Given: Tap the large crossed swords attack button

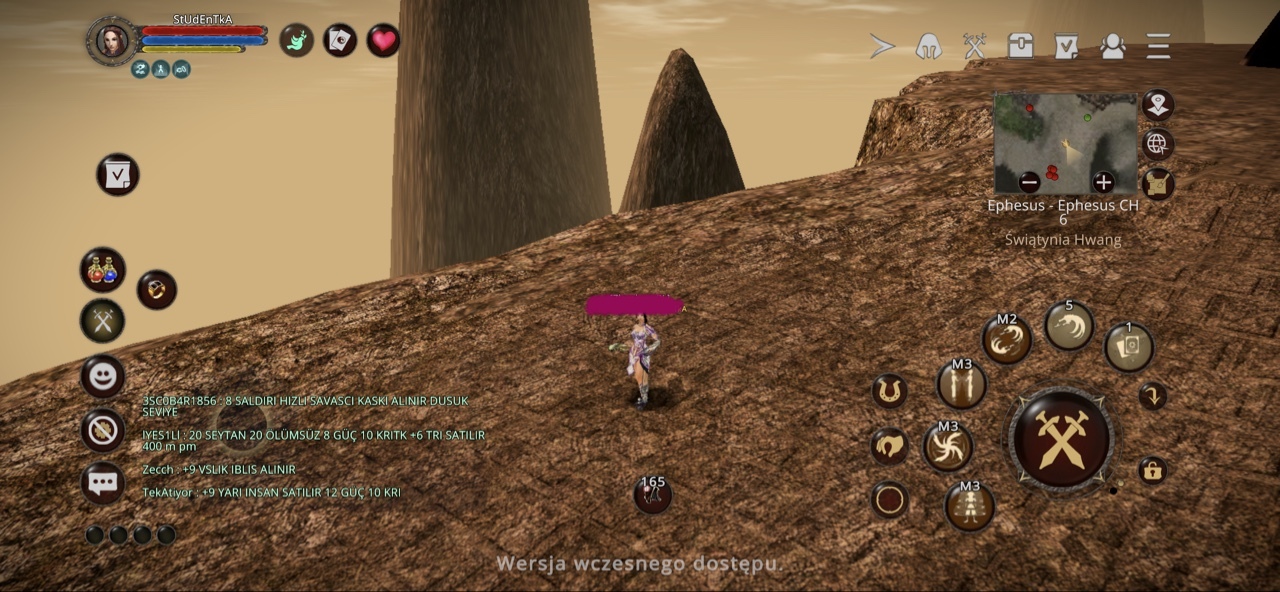Looking at the screenshot, I should tap(1061, 438).
